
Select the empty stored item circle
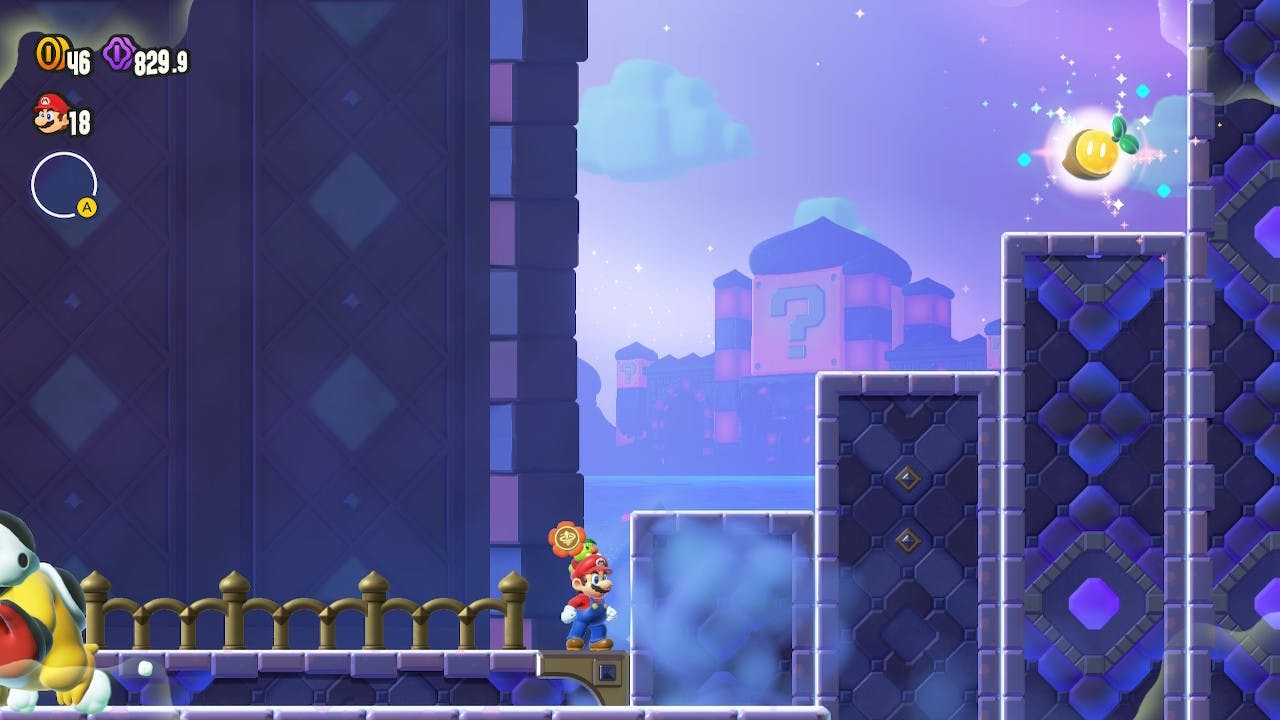pos(64,185)
